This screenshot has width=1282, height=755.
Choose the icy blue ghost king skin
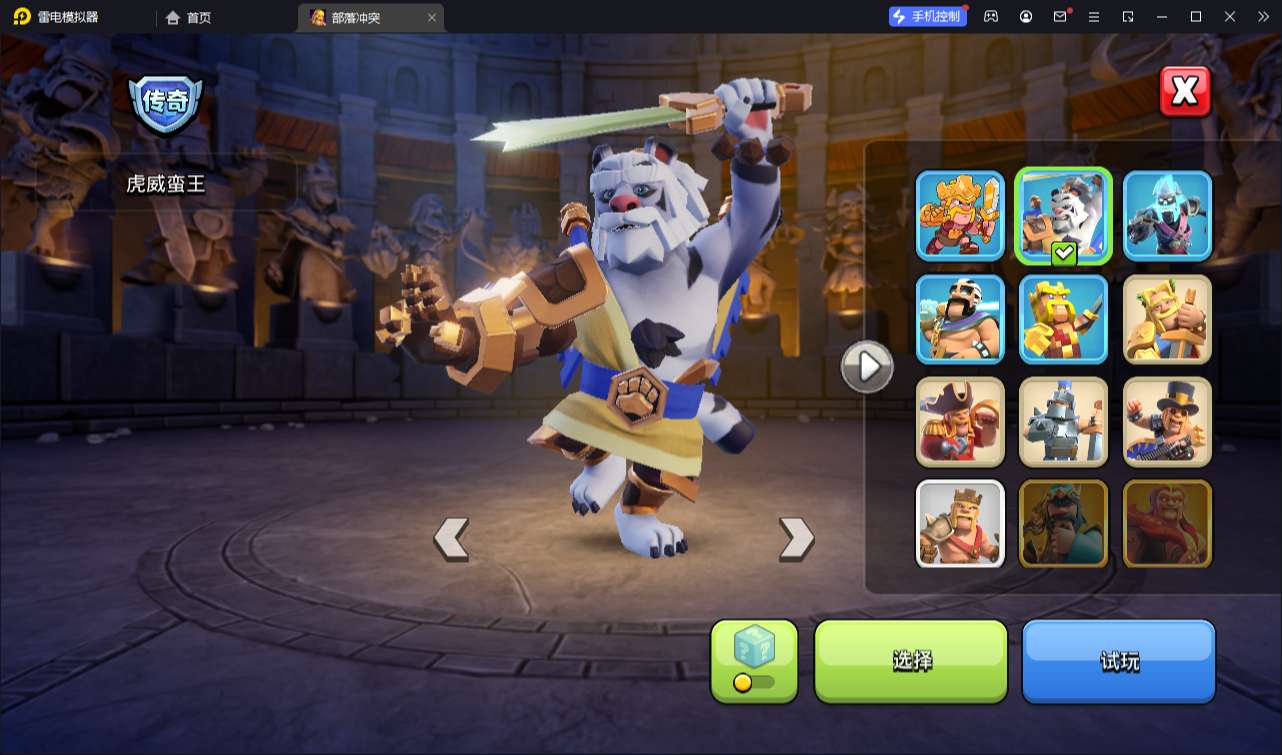1167,216
